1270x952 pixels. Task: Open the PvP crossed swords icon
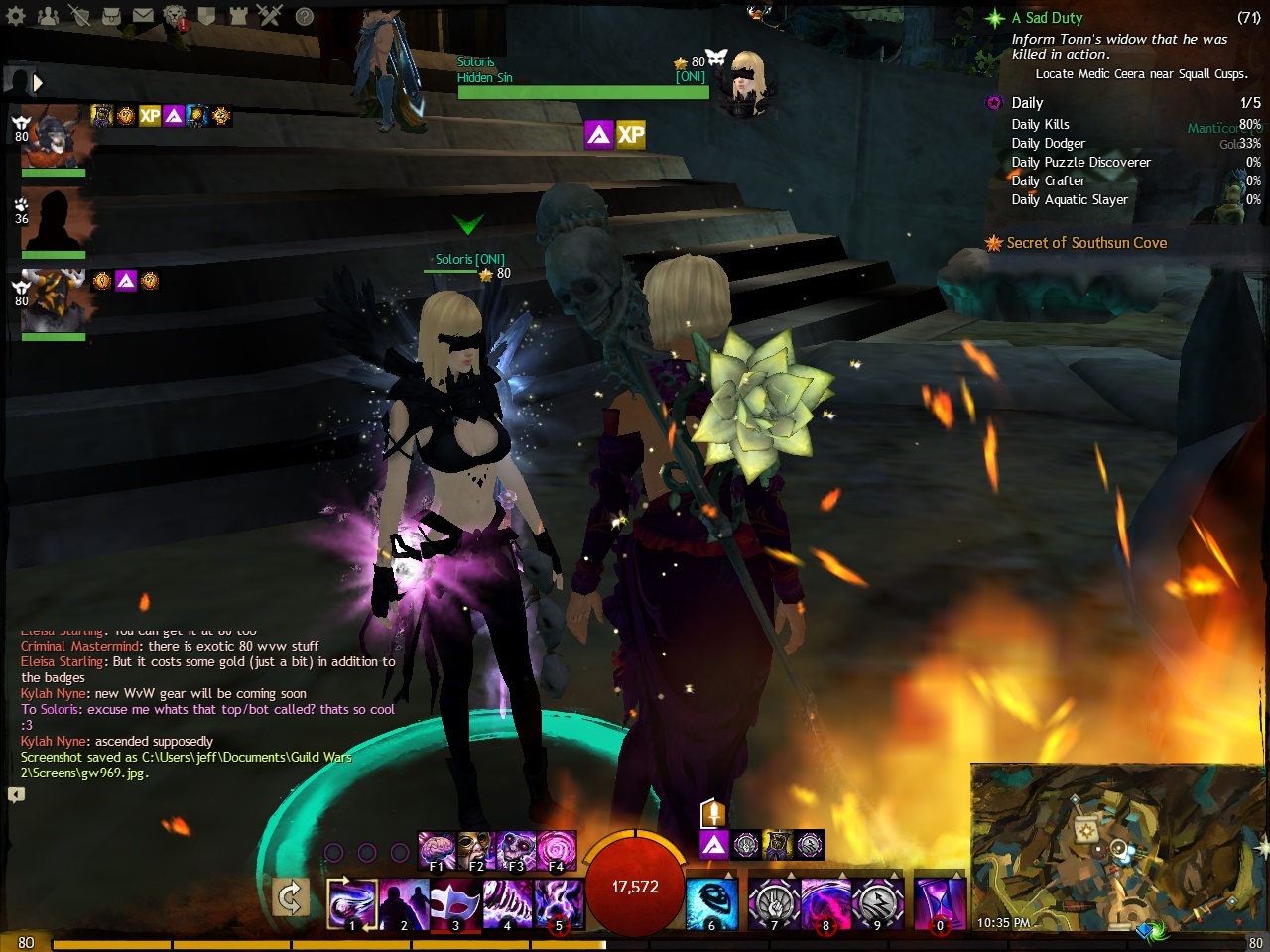[x=270, y=16]
